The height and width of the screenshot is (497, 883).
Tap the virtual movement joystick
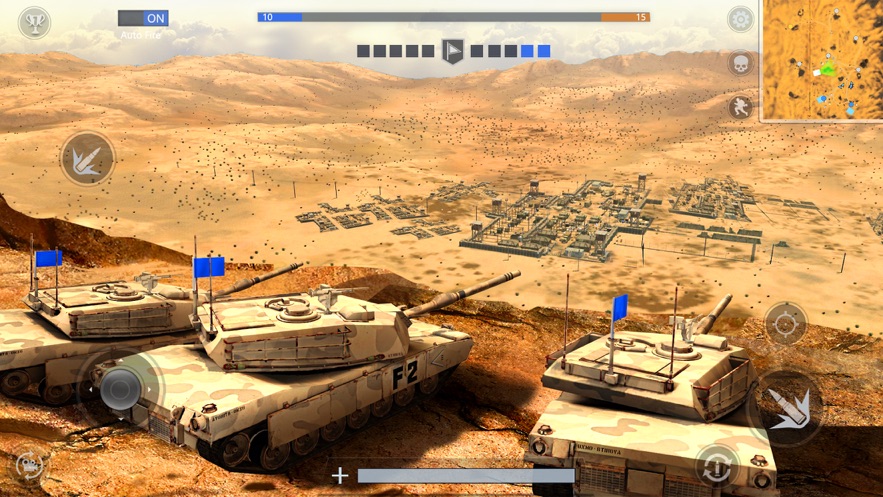[121, 388]
